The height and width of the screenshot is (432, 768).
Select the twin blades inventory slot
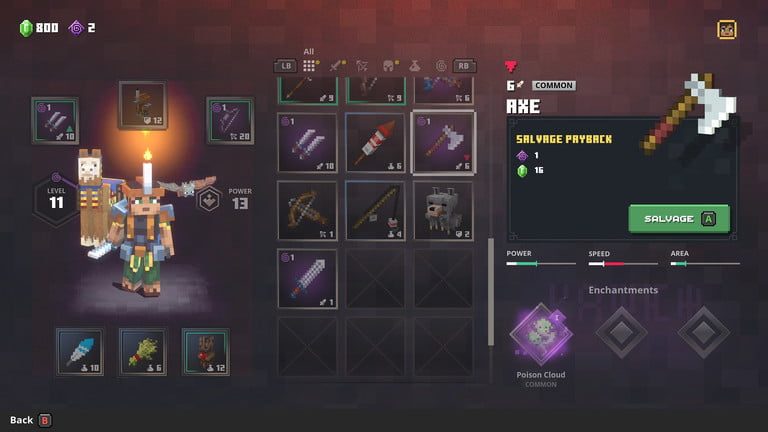307,142
